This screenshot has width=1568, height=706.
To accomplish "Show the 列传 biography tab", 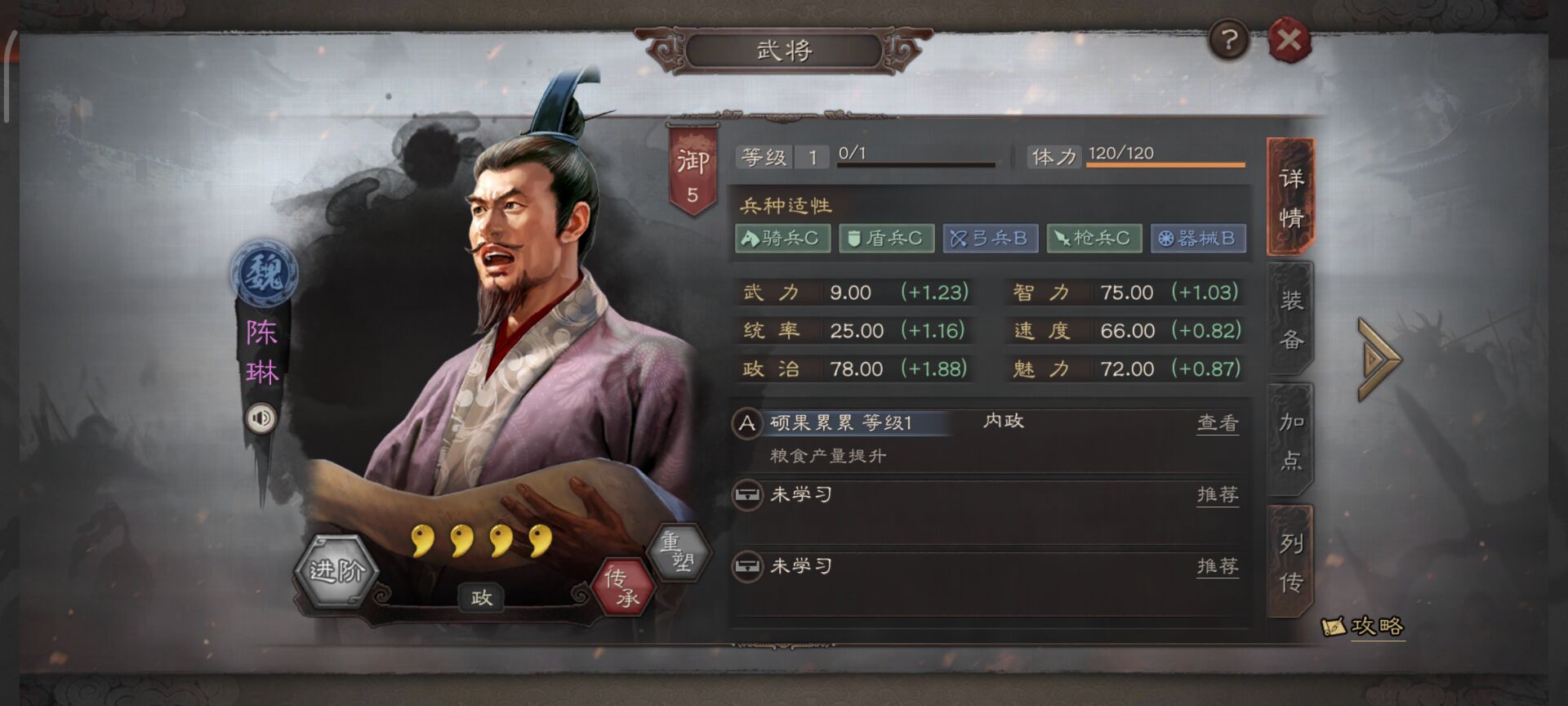I will (x=1290, y=561).
